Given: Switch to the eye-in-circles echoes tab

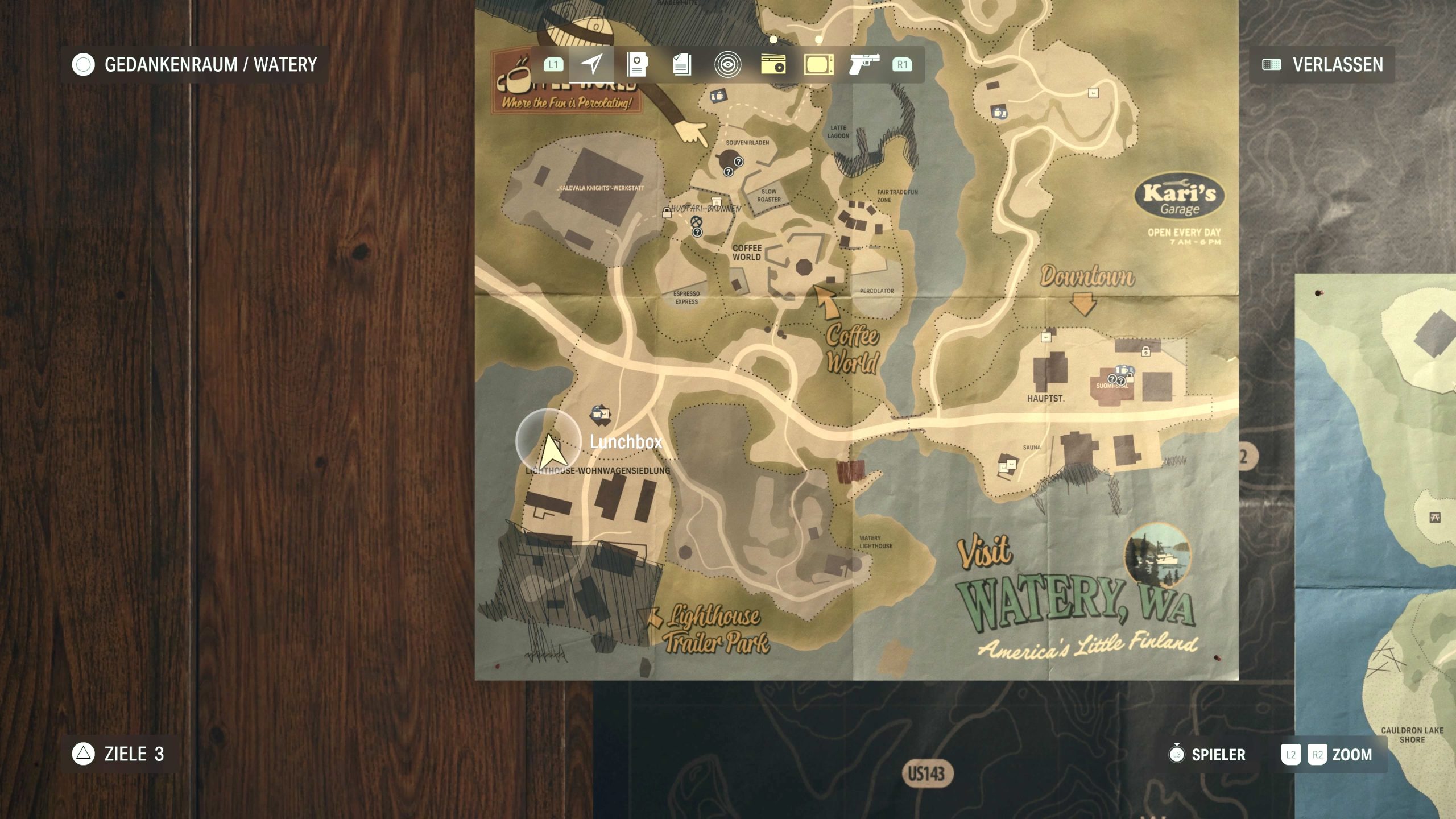Looking at the screenshot, I should tap(727, 64).
